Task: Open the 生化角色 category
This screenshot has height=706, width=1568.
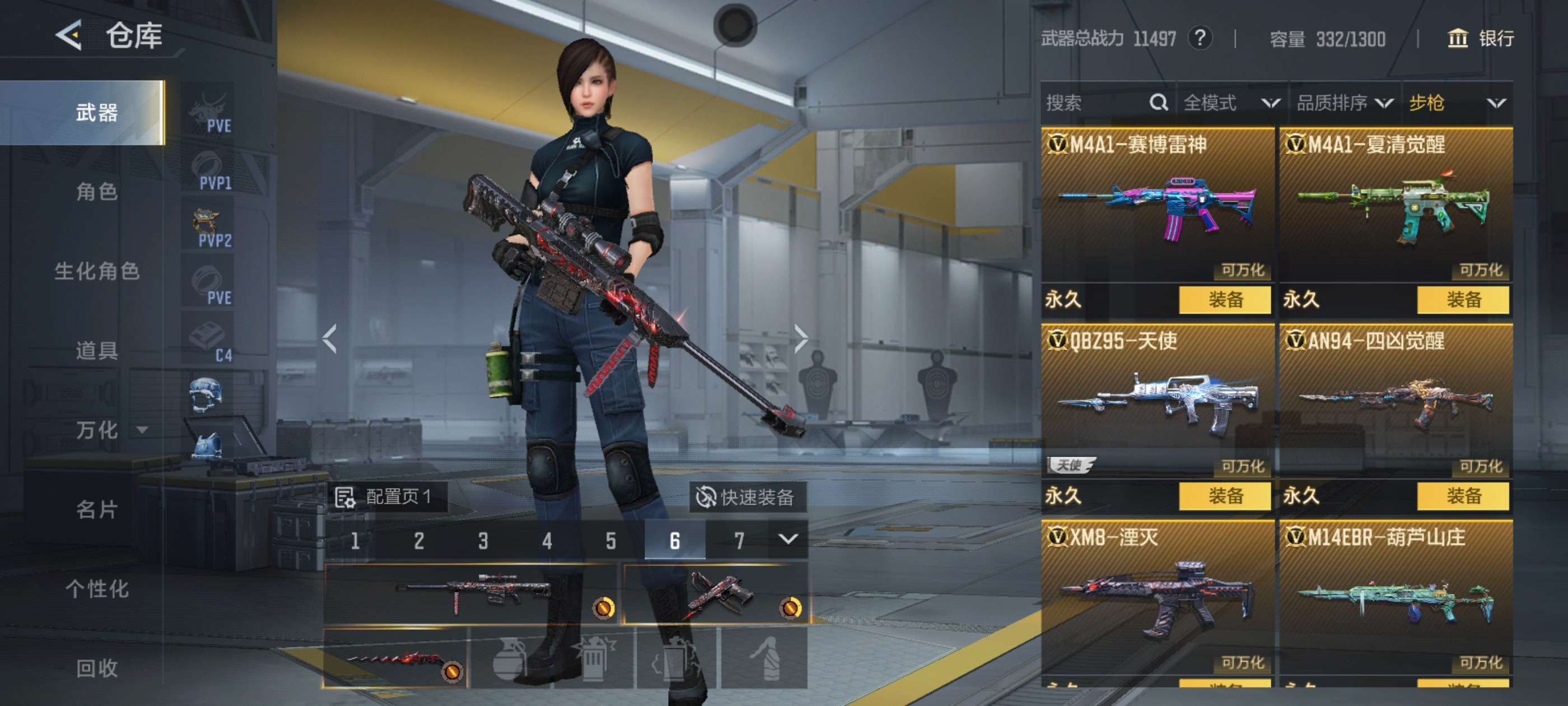Action: coord(97,271)
